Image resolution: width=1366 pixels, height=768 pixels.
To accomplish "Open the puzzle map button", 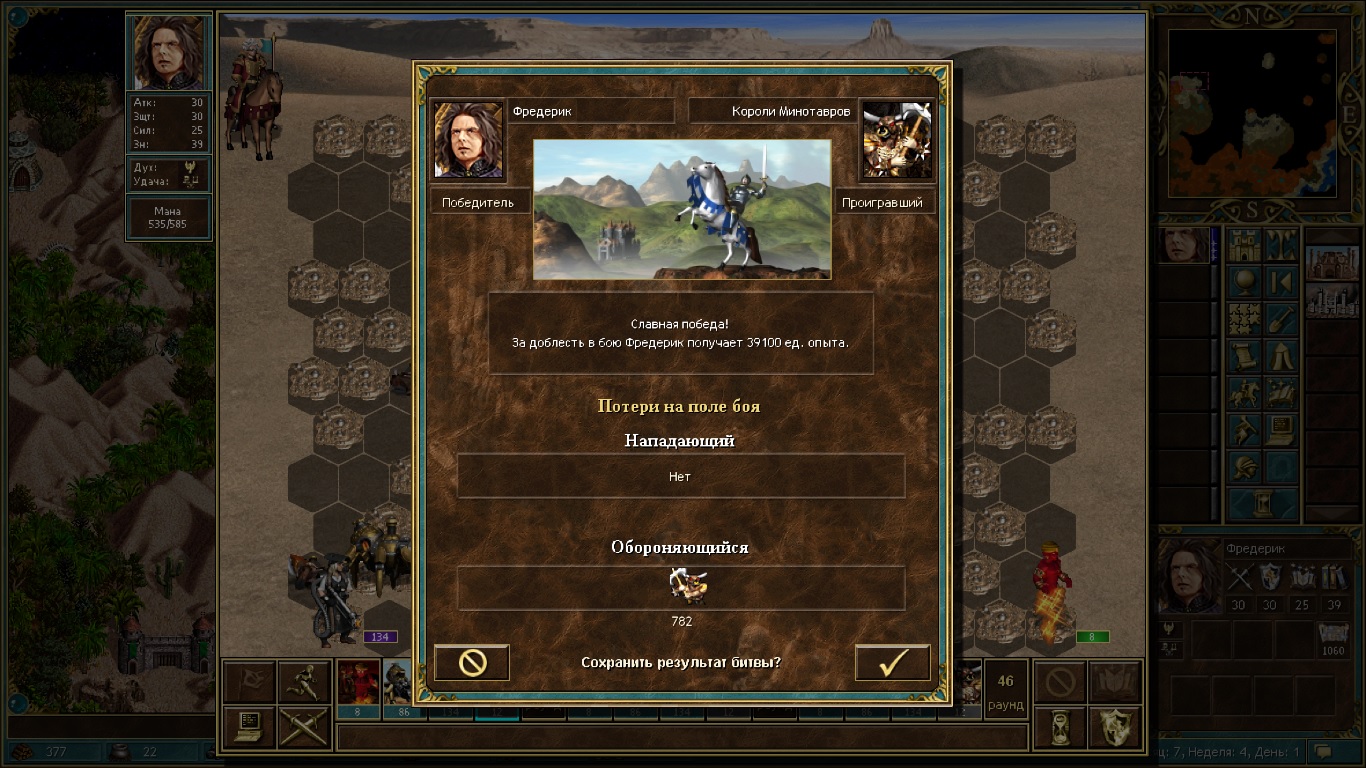I will coord(1244,319).
